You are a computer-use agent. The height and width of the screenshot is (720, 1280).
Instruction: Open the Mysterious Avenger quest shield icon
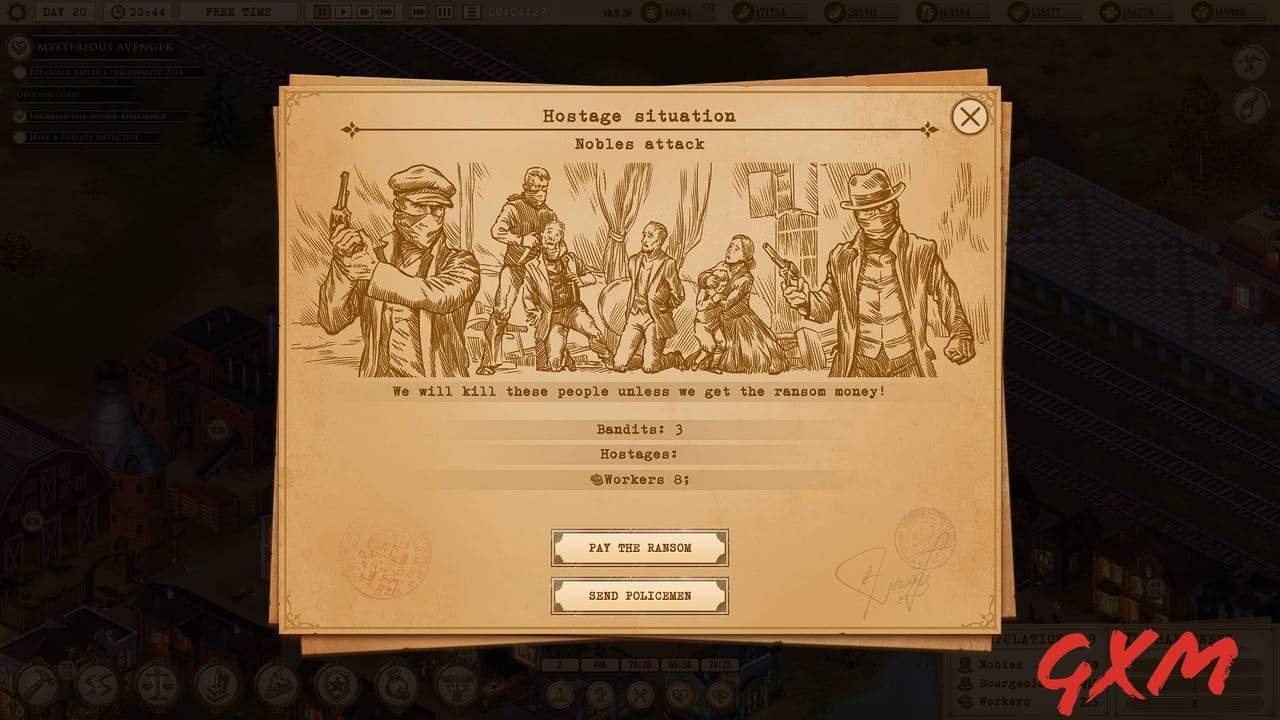coord(16,47)
